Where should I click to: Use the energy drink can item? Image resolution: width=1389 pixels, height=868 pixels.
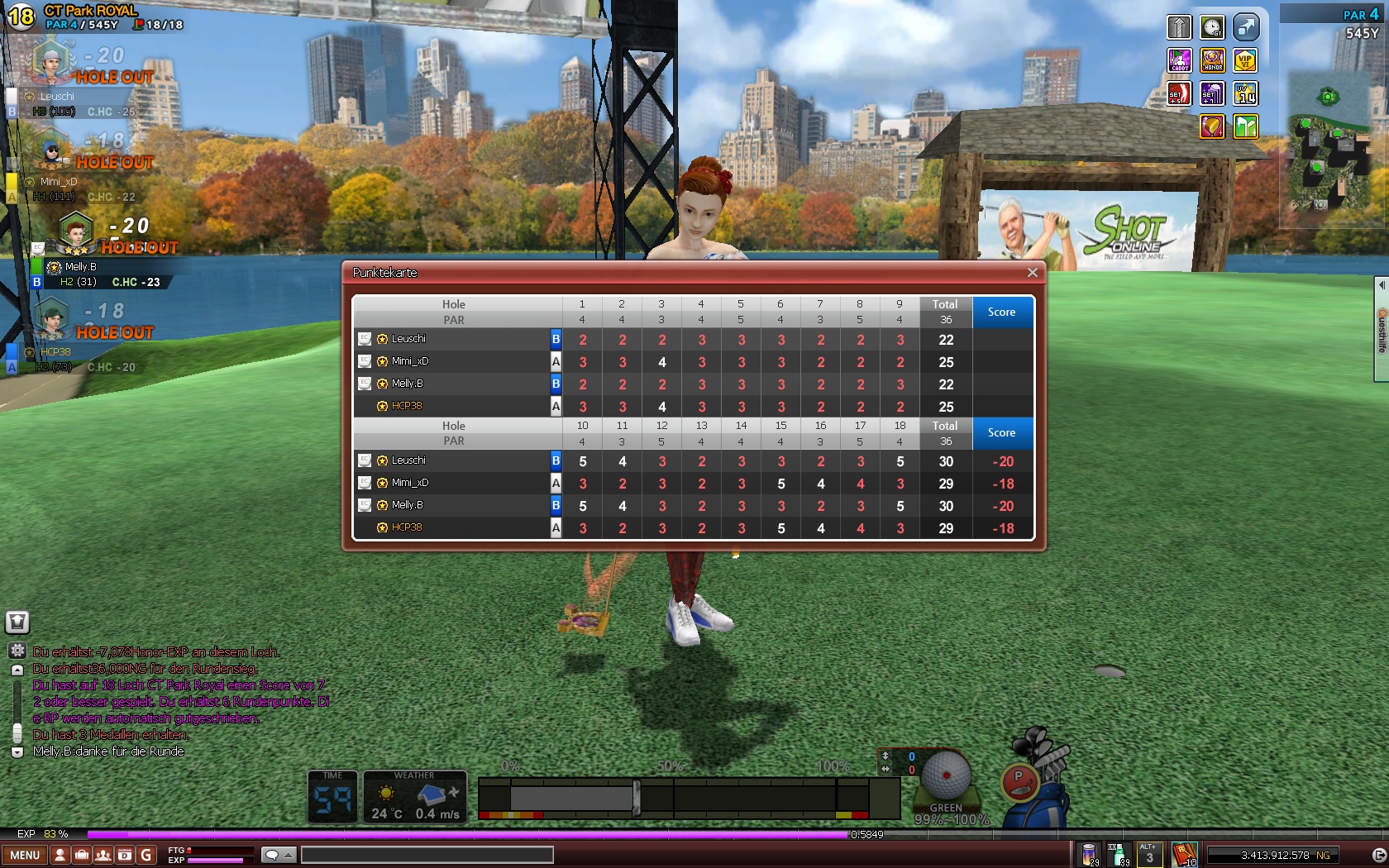[1089, 854]
